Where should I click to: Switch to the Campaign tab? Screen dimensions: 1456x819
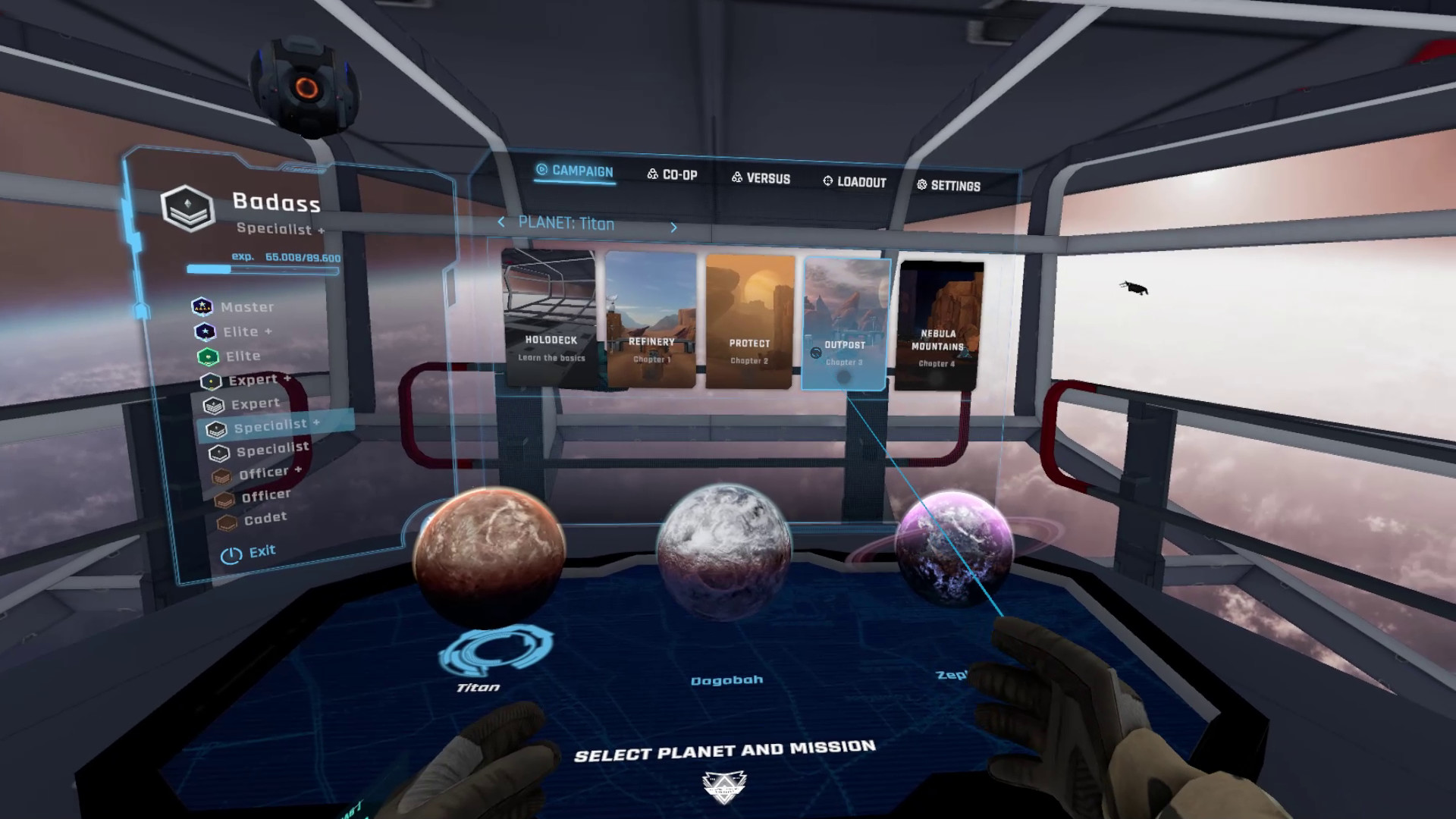click(575, 171)
